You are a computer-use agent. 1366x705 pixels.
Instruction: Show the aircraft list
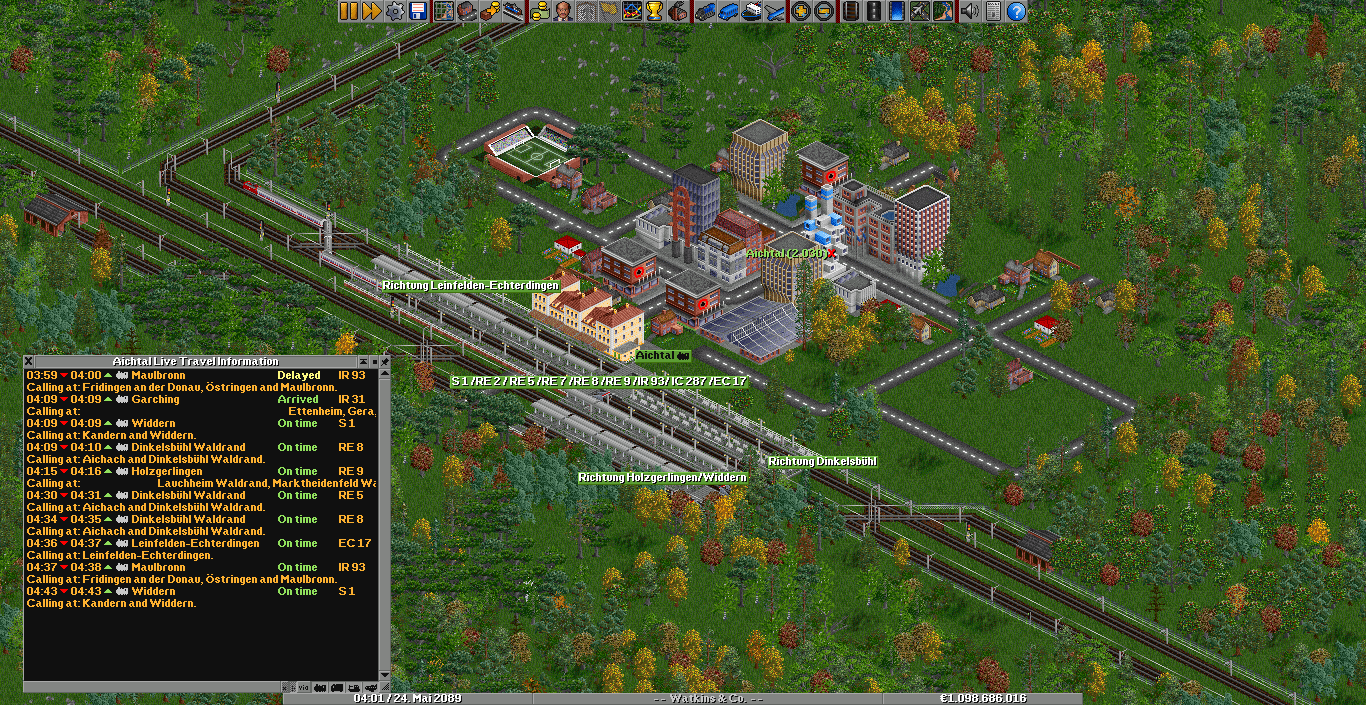point(773,11)
